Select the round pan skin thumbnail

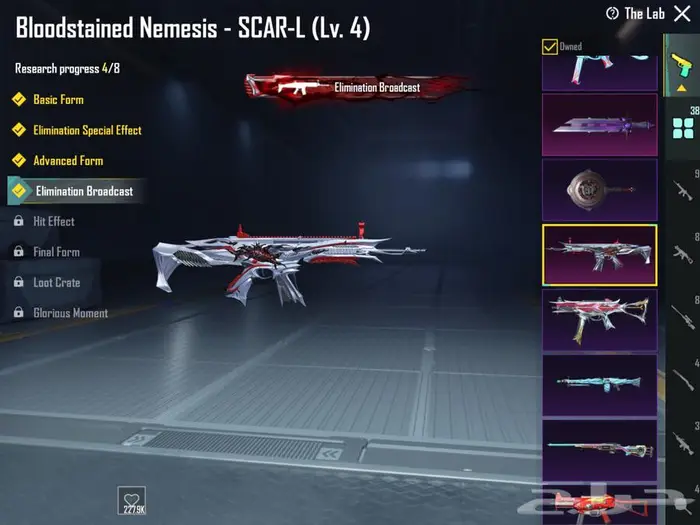click(599, 189)
